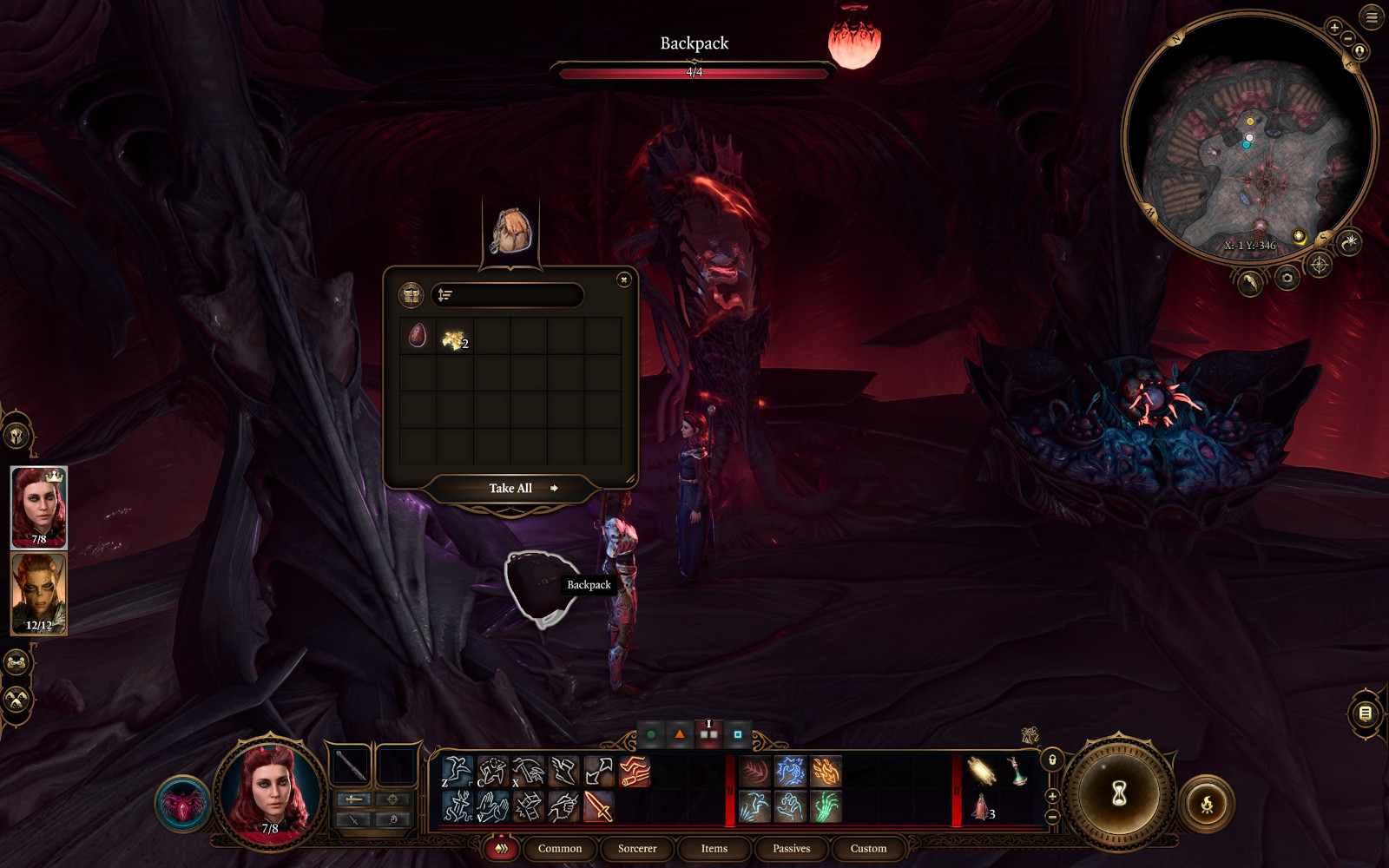Open the backpack sort options
This screenshot has width=1389, height=868.
445,295
